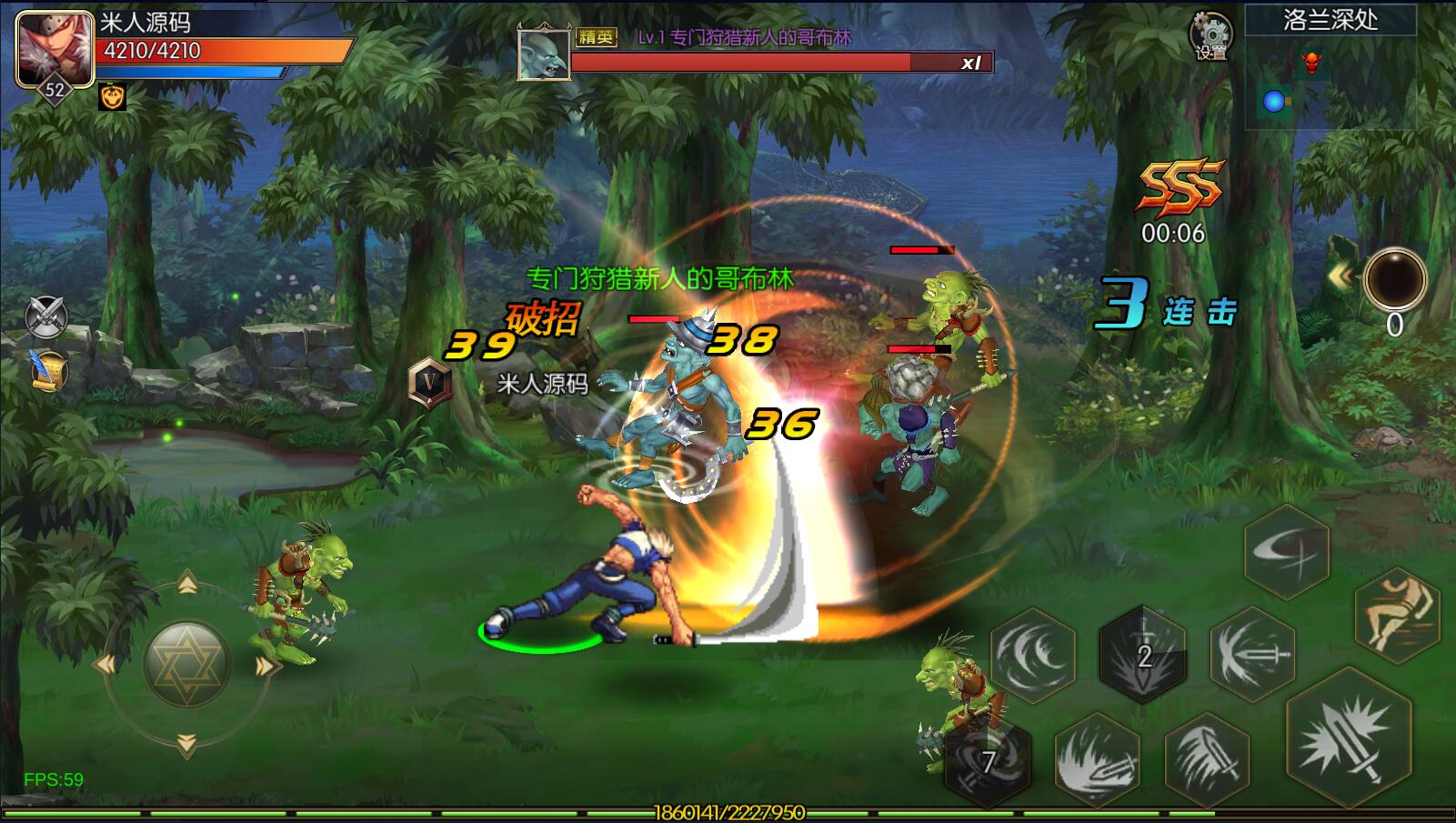
Task: Activate the triple crescent slash skill
Action: (1033, 655)
